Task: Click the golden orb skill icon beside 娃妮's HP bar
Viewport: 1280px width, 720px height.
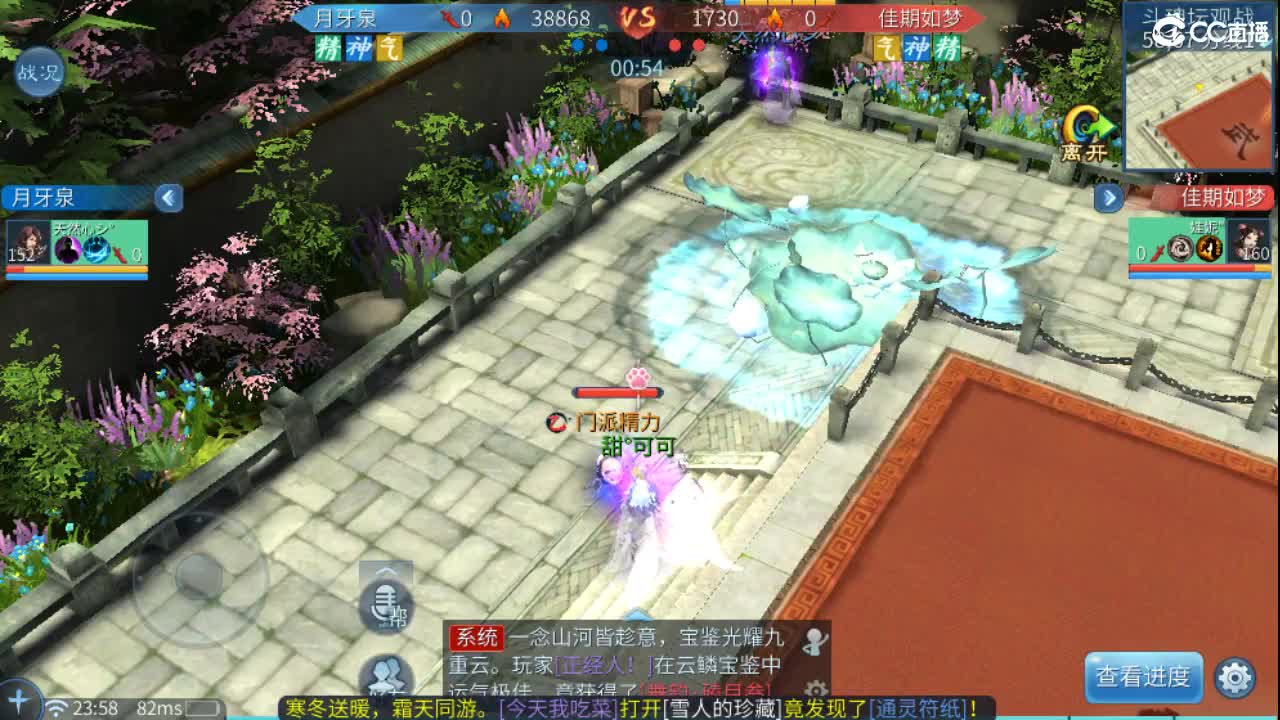Action: pyautogui.click(x=1209, y=247)
